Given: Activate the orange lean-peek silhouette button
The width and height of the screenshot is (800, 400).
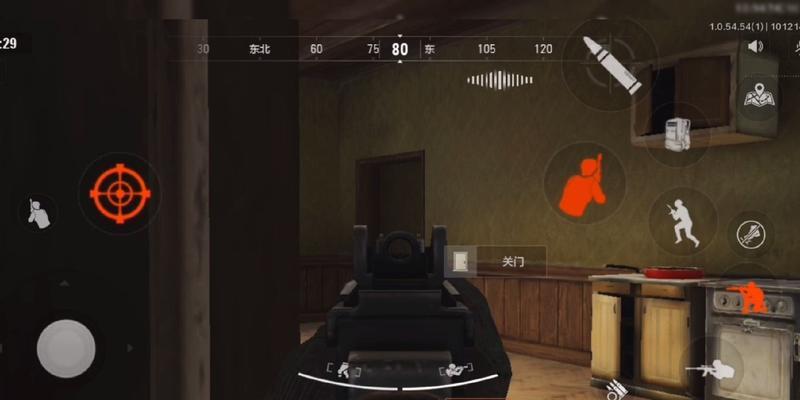Looking at the screenshot, I should click(584, 185).
